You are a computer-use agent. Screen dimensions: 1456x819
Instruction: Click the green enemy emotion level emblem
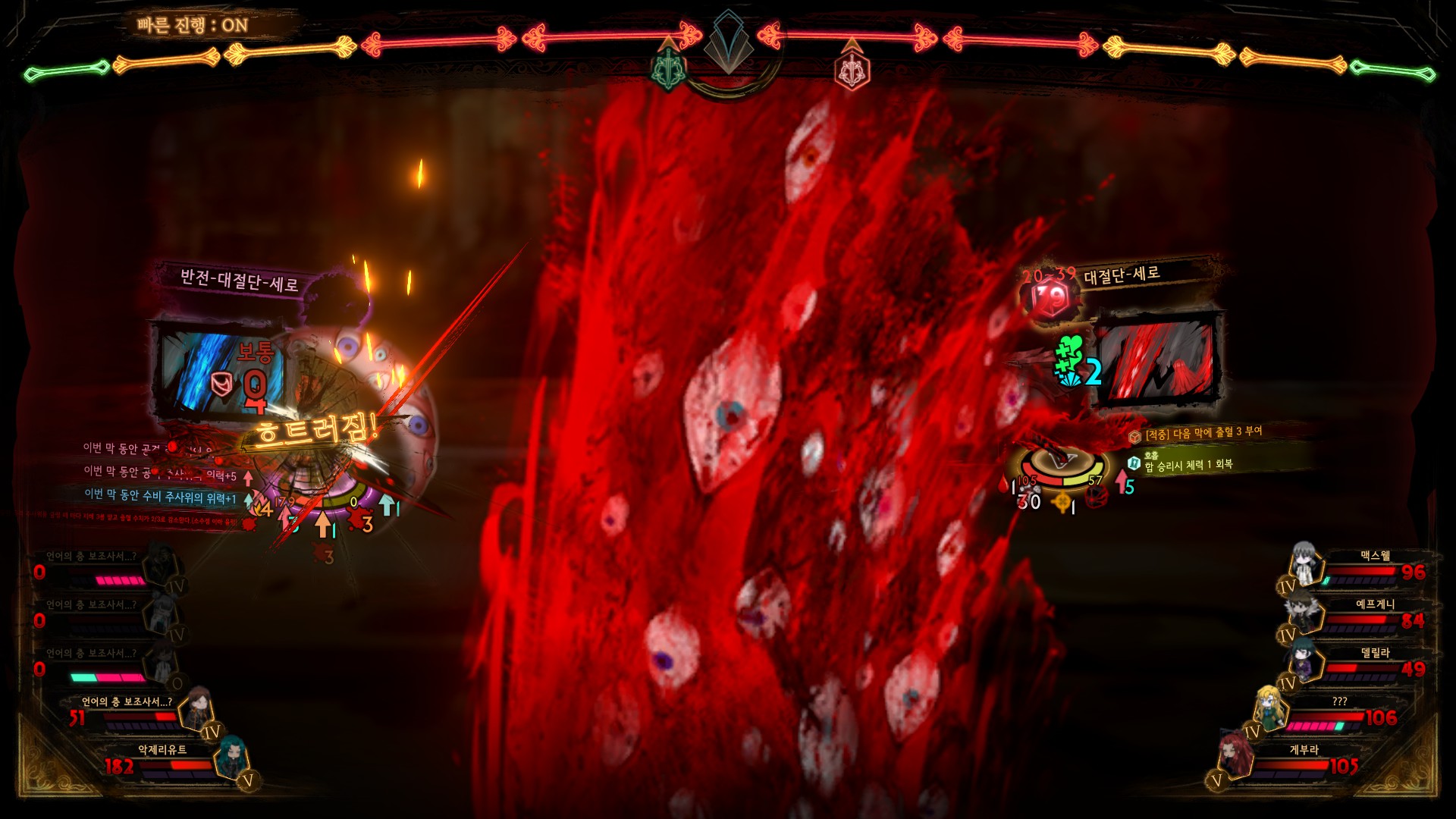click(x=668, y=69)
